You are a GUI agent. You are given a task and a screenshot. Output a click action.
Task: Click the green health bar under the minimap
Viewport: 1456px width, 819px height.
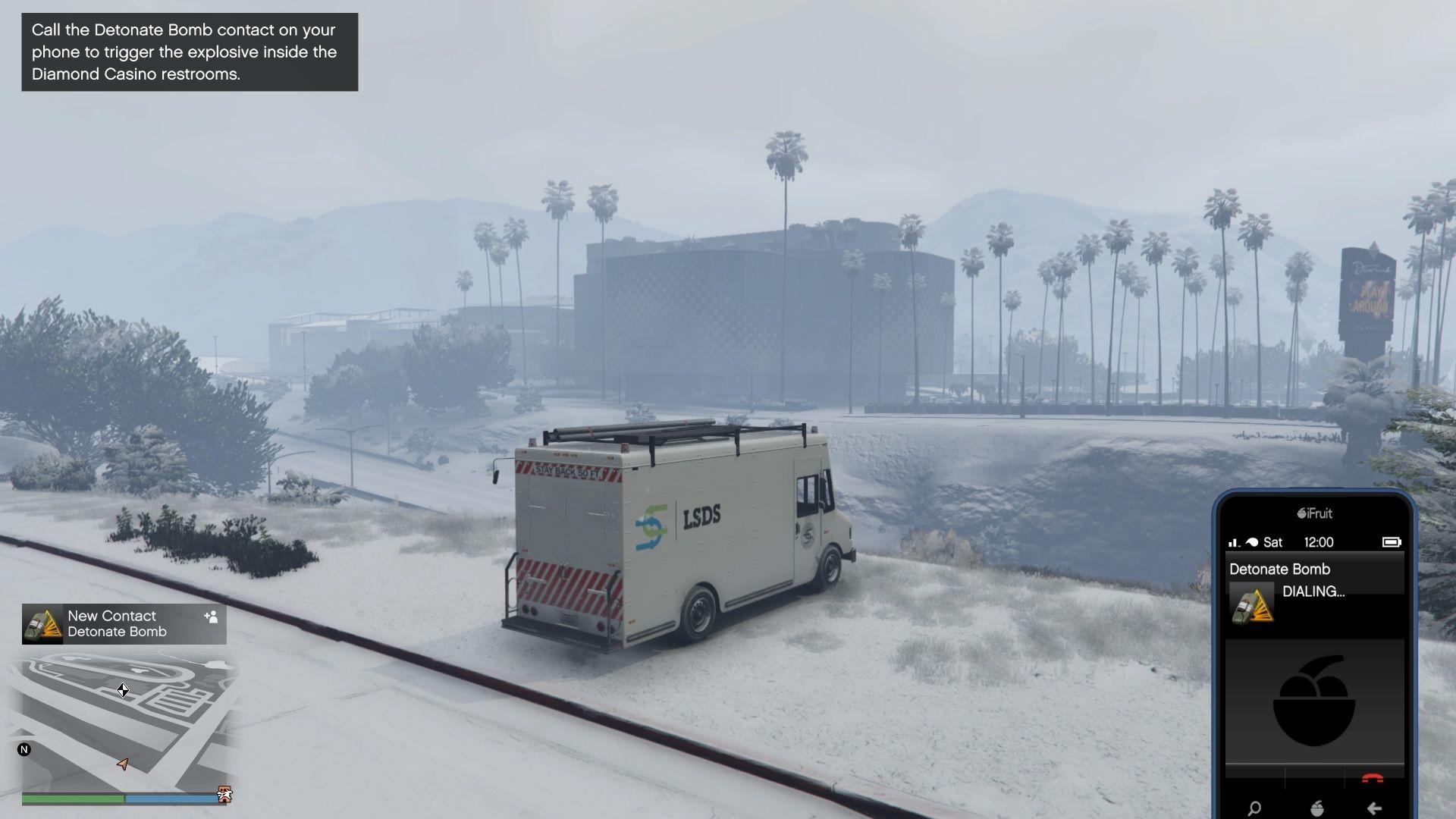point(72,799)
